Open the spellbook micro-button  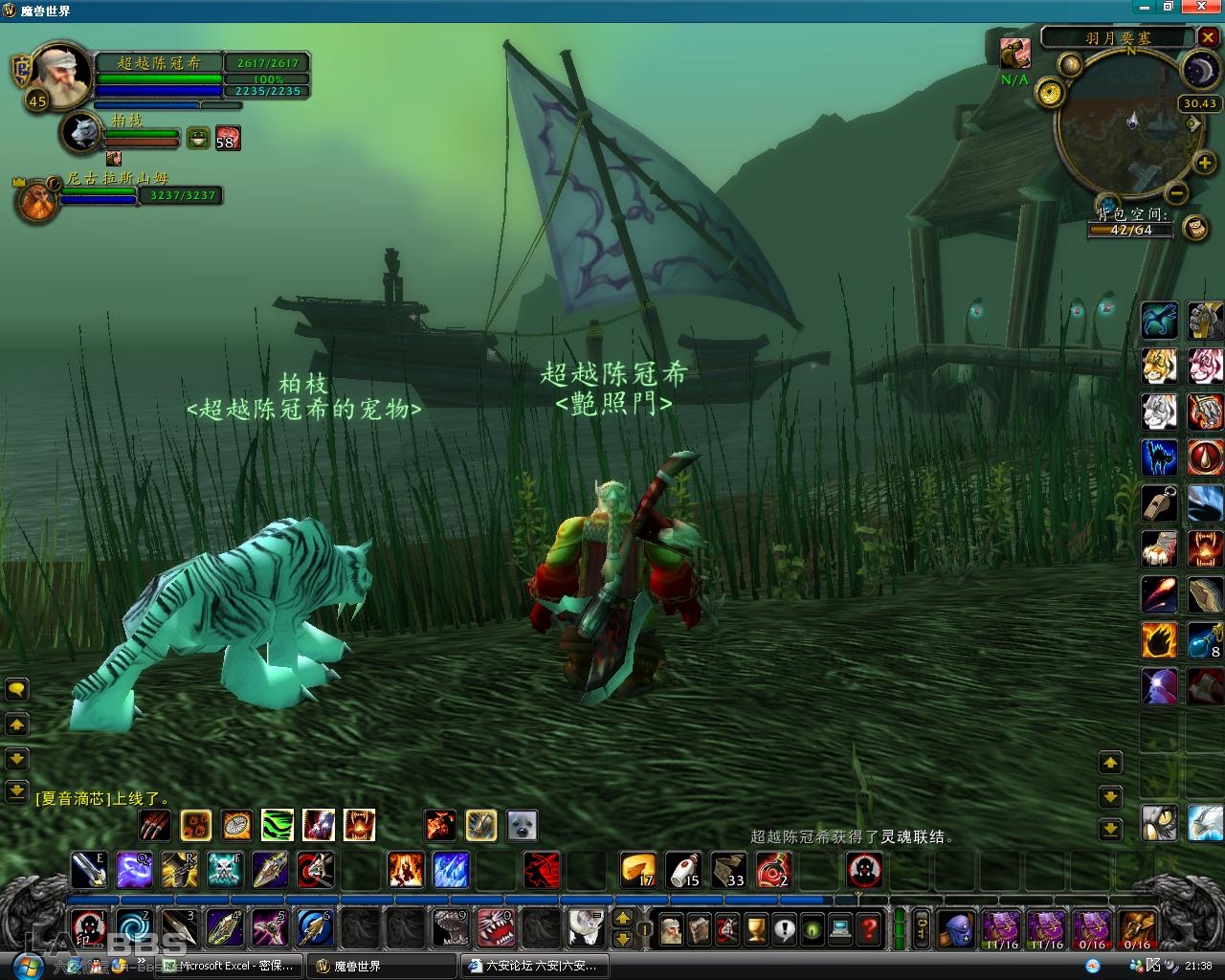[x=700, y=928]
